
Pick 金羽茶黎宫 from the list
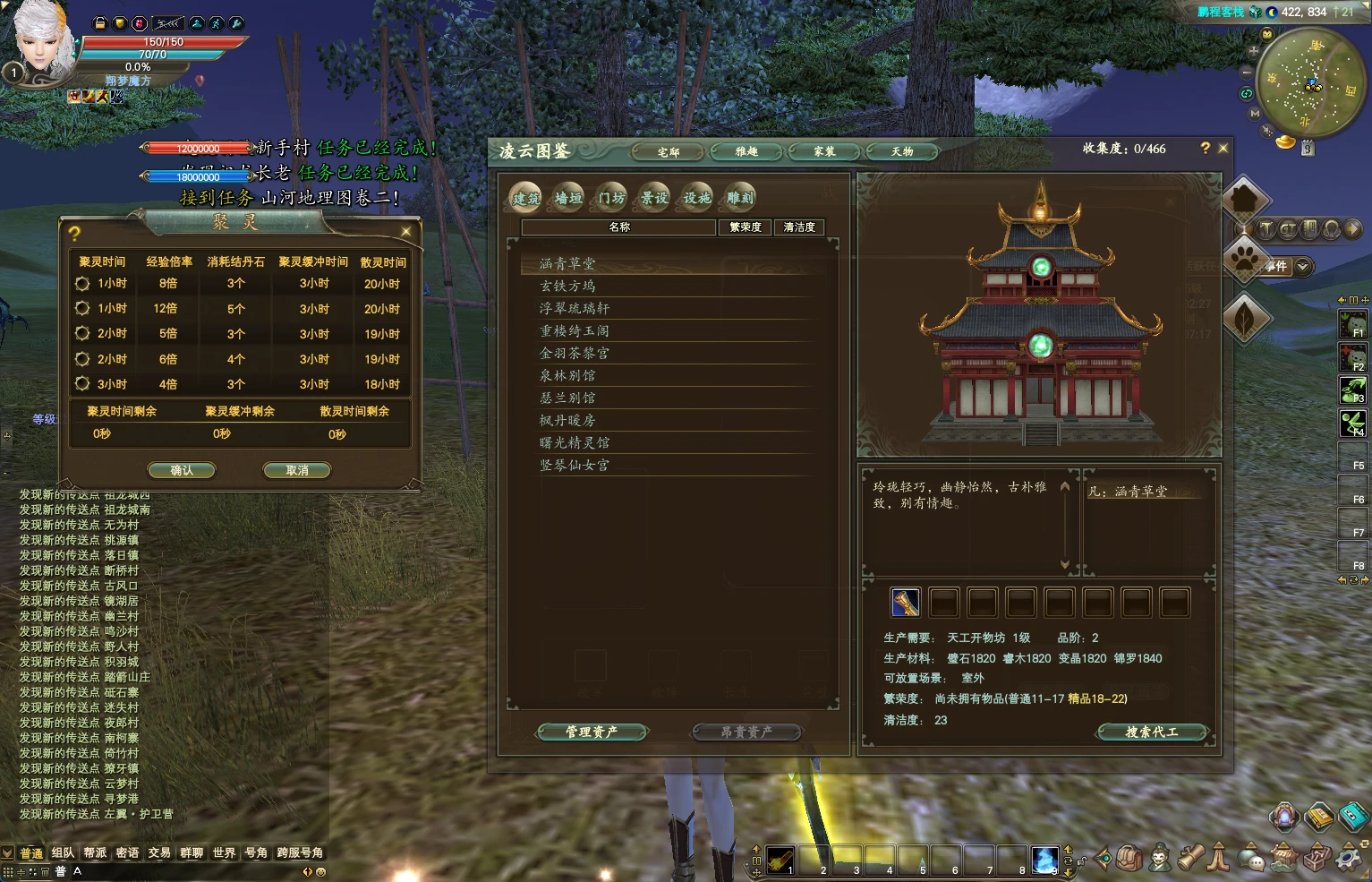pos(574,354)
